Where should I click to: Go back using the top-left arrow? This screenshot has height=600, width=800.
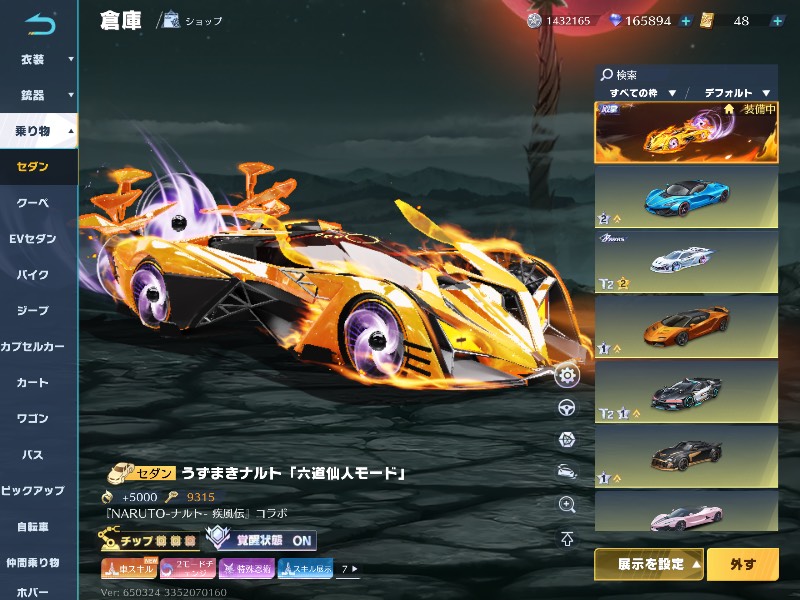[40, 22]
